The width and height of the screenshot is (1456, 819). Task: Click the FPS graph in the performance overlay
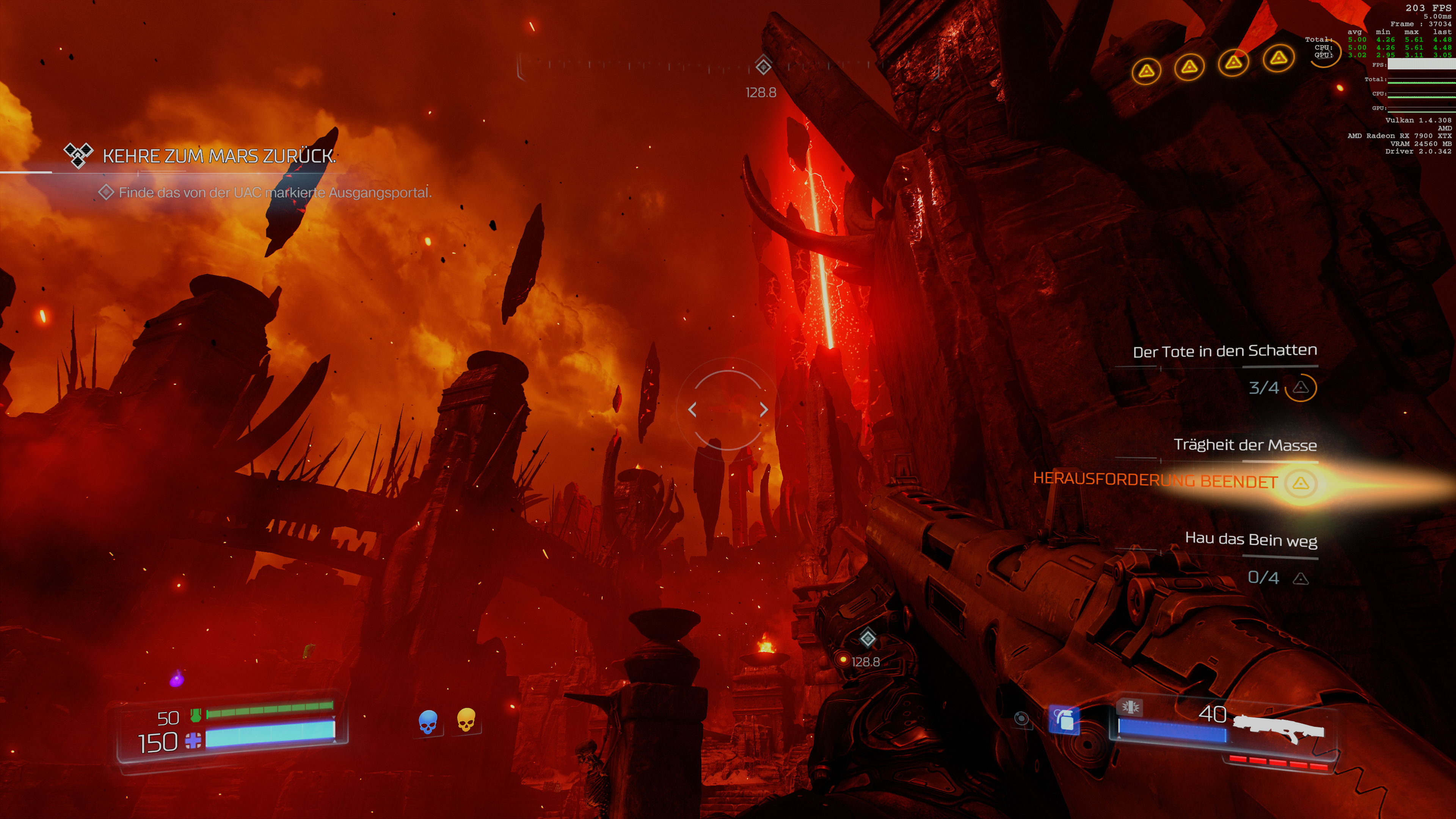(x=1421, y=64)
